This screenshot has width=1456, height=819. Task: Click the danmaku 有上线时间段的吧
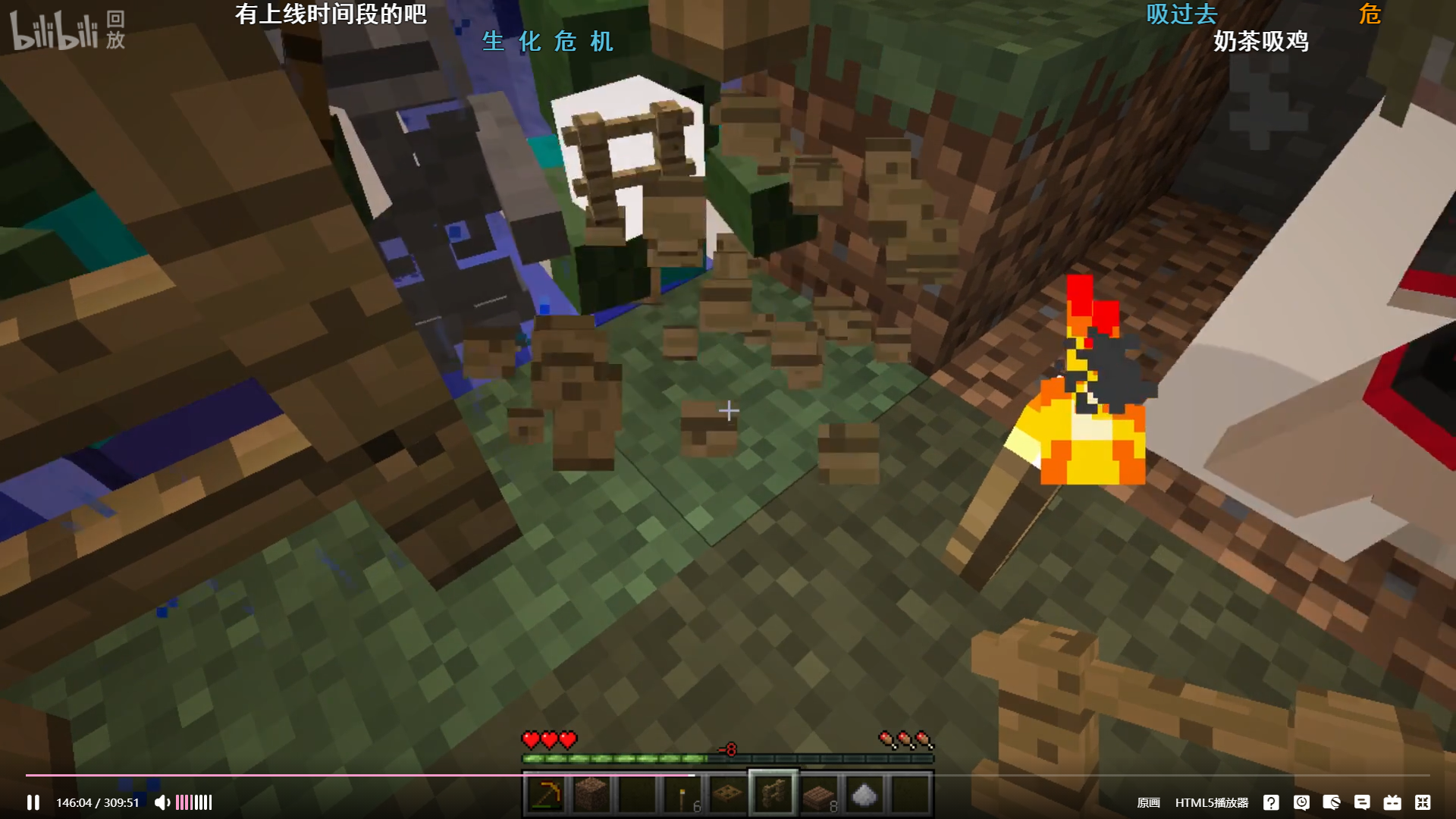tap(331, 14)
